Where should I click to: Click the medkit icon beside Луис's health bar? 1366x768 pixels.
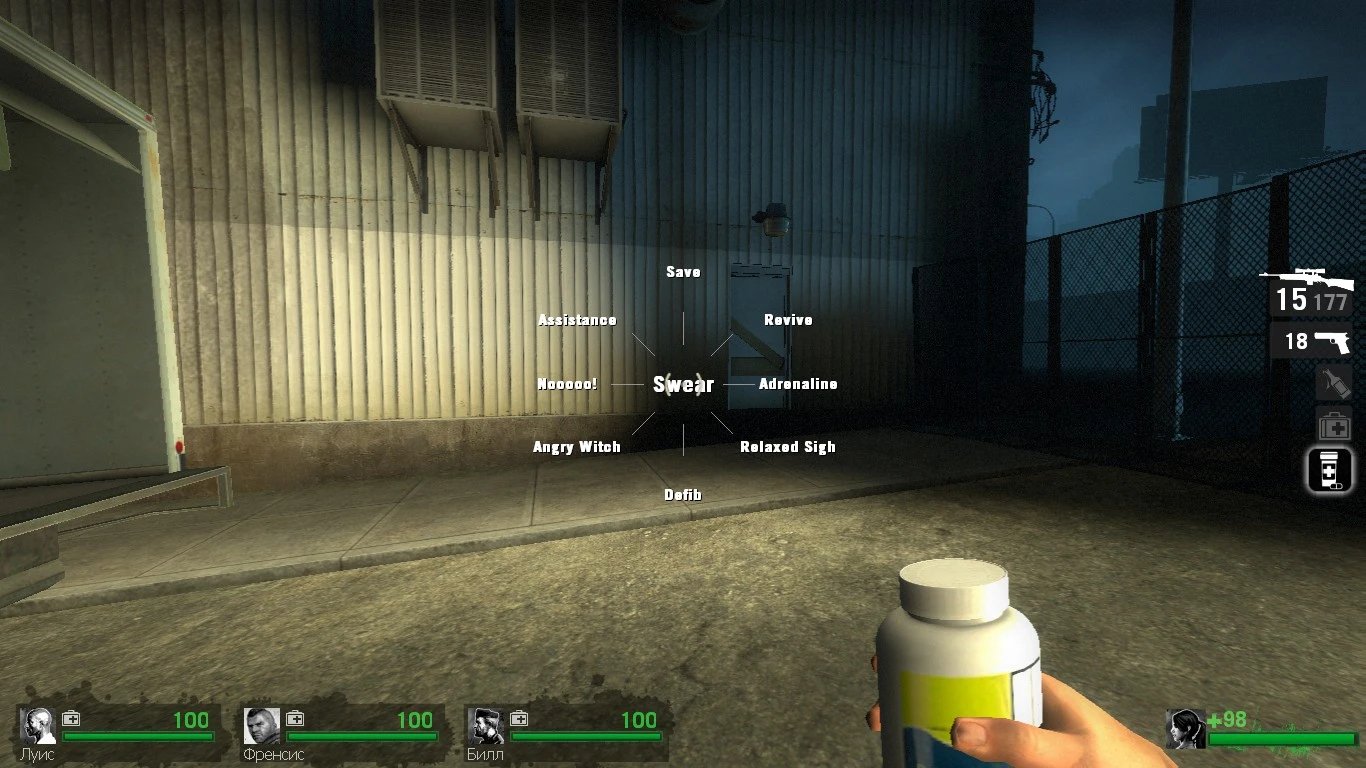point(70,717)
